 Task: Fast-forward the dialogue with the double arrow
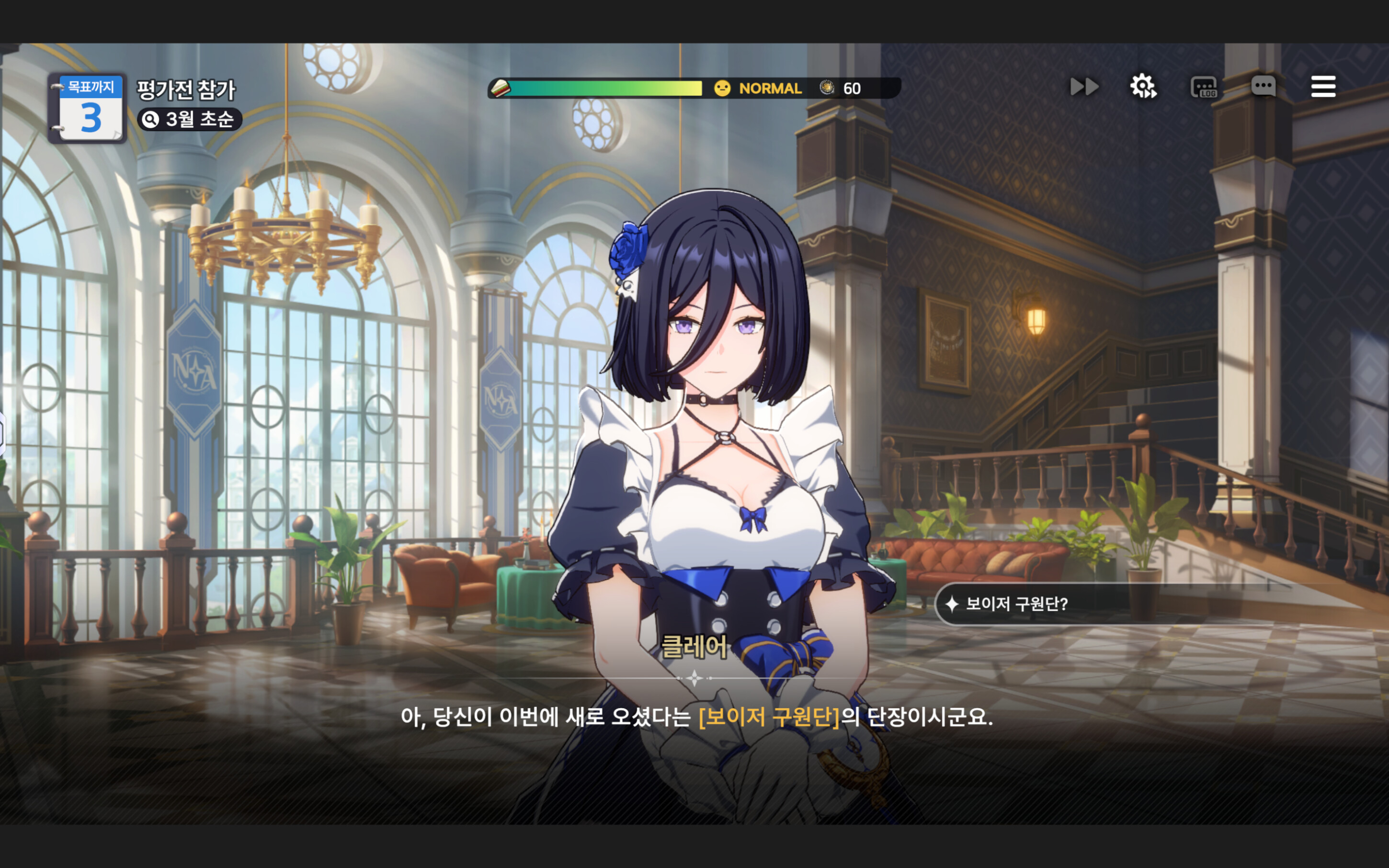click(x=1084, y=87)
